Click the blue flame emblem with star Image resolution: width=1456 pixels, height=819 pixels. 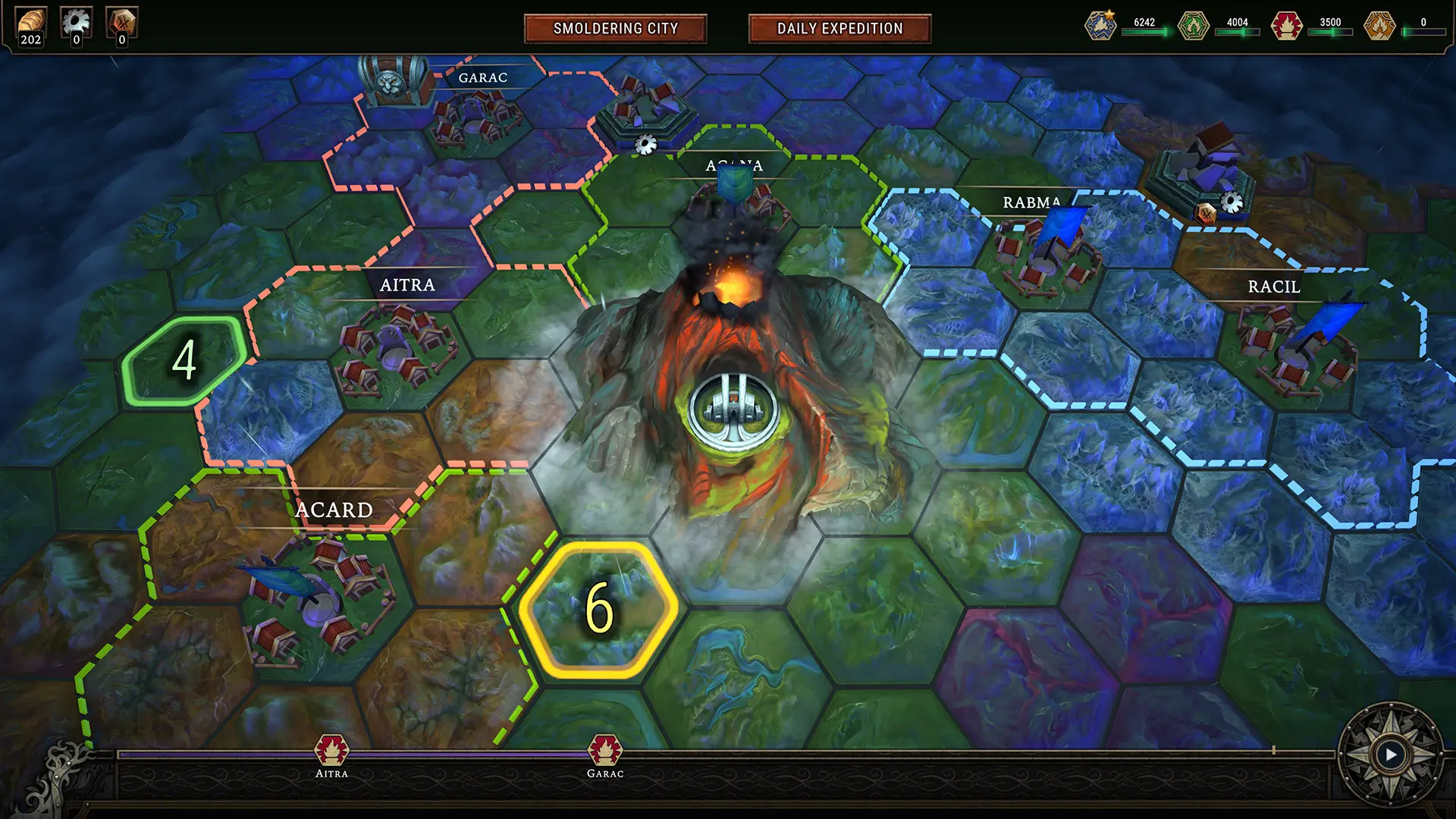click(x=1099, y=24)
